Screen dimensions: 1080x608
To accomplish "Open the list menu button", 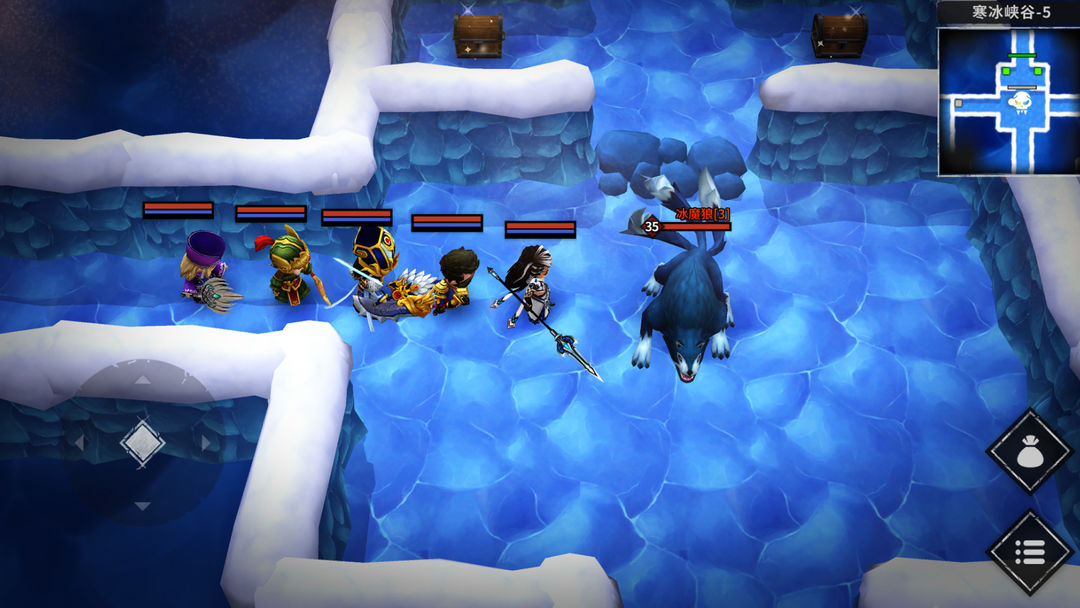I will click(1029, 551).
